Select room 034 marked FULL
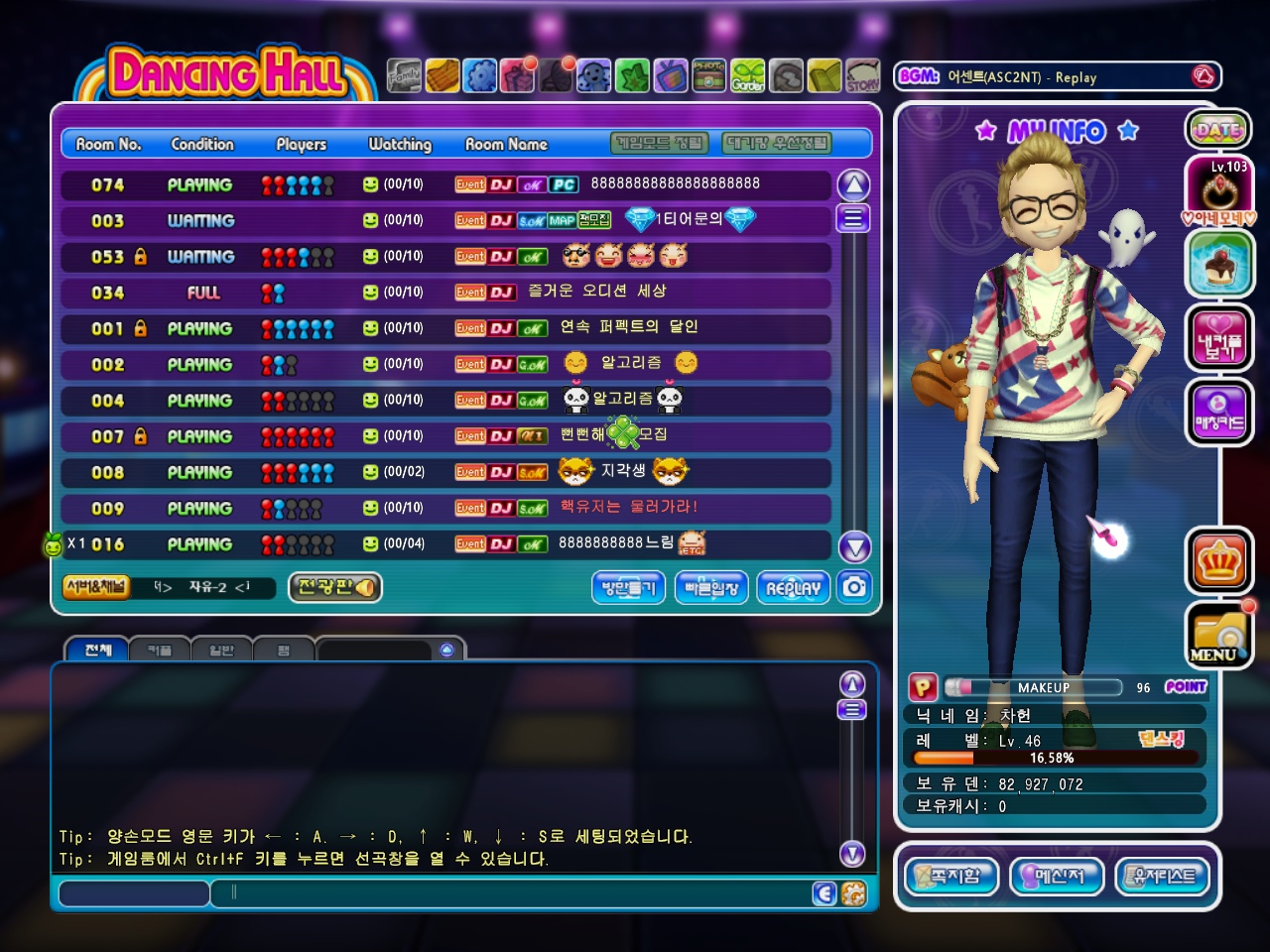The image size is (1270, 952). (x=444, y=293)
